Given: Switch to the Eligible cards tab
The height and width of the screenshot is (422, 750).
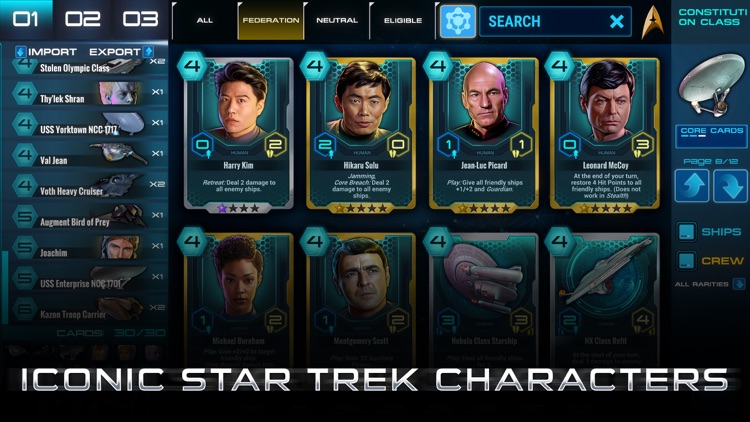Looking at the screenshot, I should (402, 20).
